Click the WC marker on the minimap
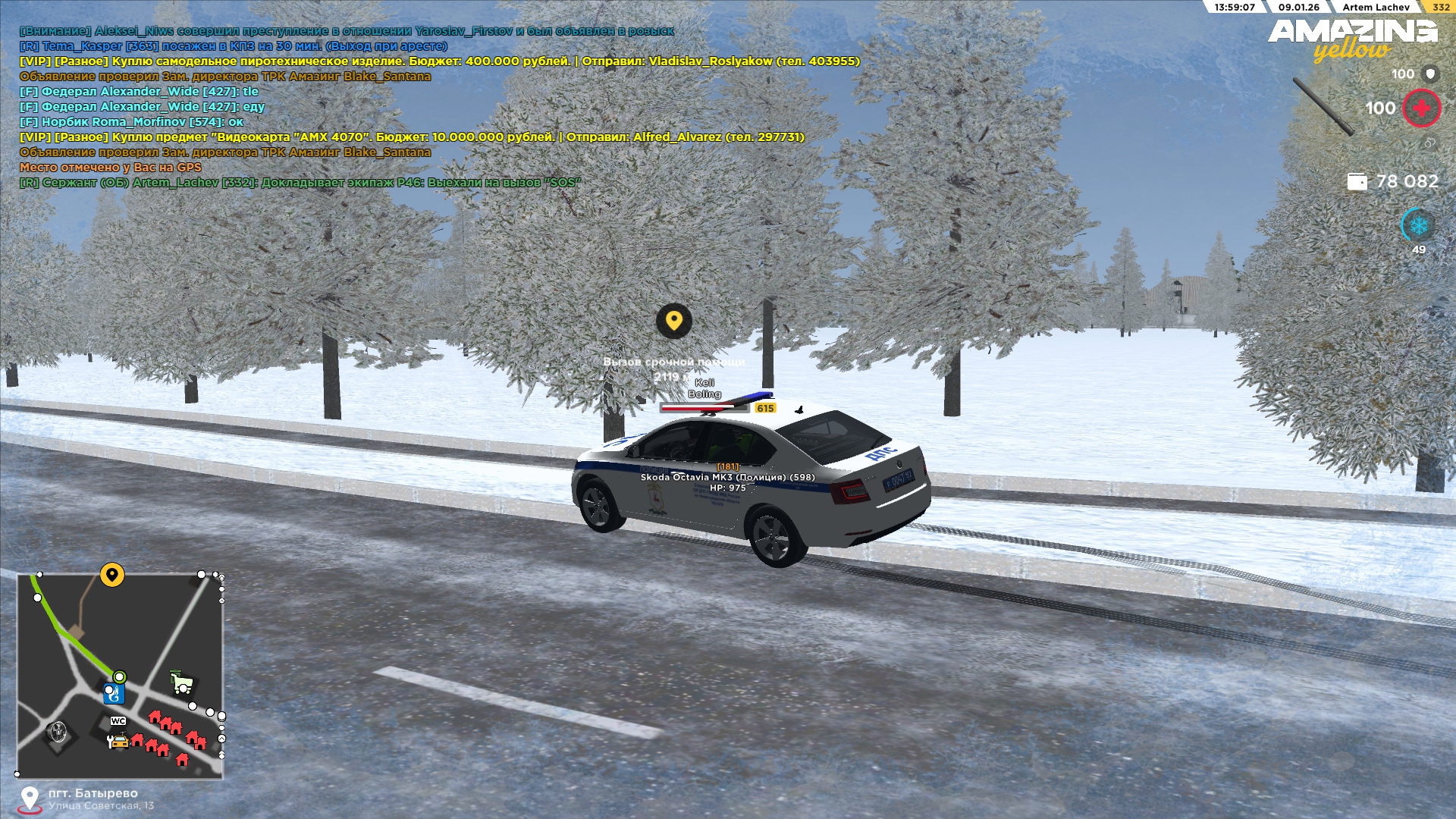1456x819 pixels. pos(118,721)
